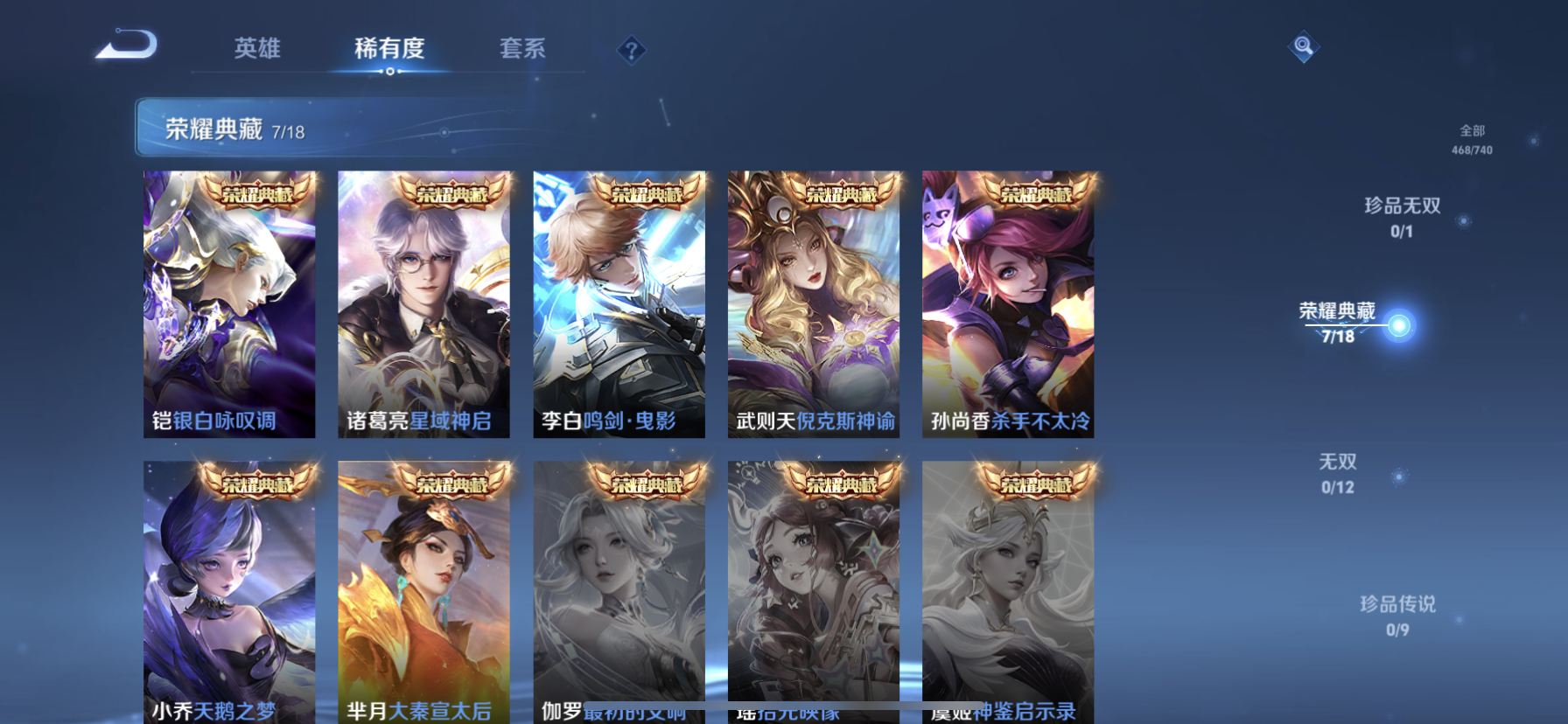Open the 稀有度 tab indicator dot

pos(389,73)
